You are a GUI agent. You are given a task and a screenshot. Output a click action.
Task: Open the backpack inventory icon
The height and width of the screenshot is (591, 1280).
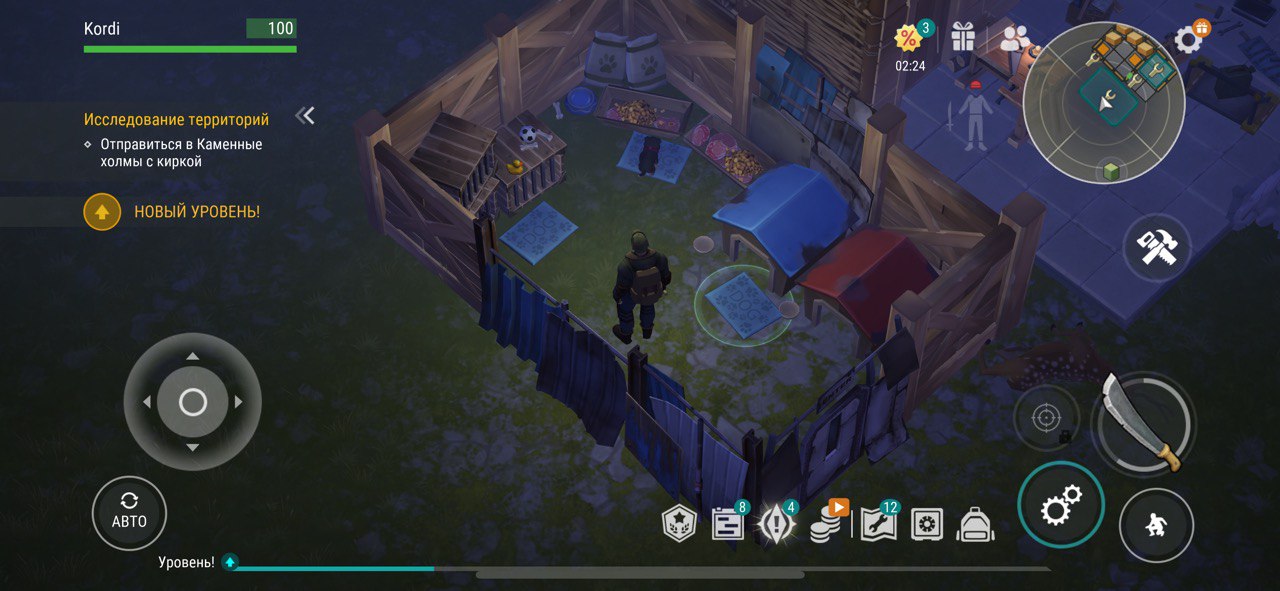click(975, 524)
